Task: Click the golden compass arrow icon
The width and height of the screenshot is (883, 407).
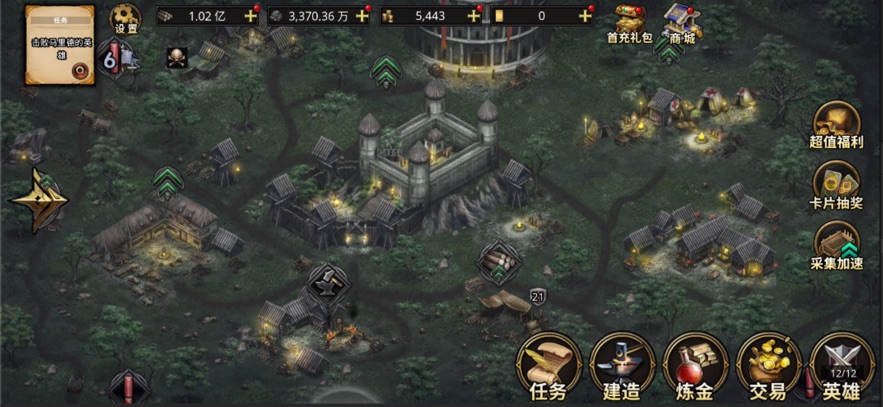Action: click(x=38, y=199)
